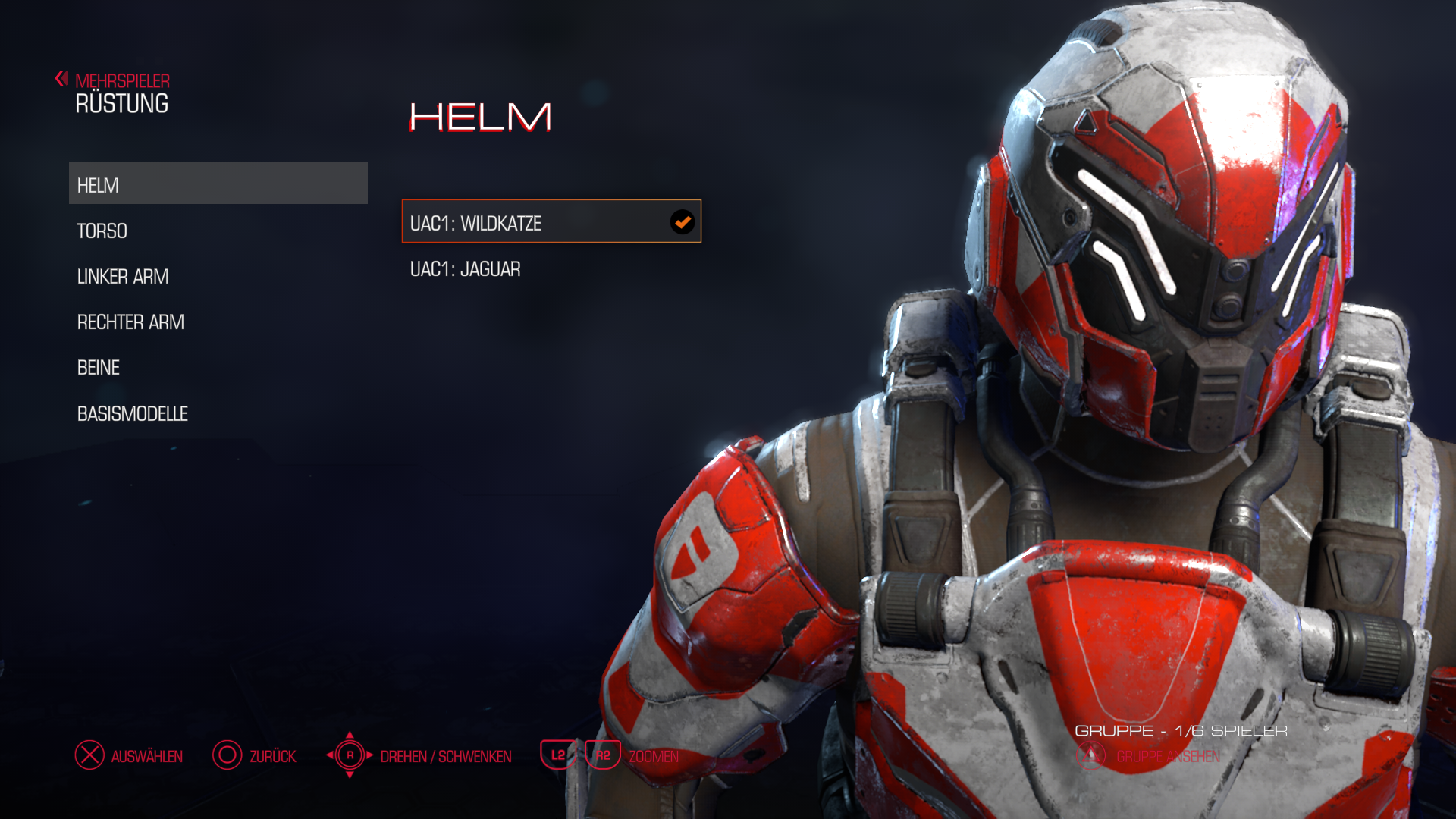Screen dimensions: 1456x819
Task: Show the BASISMODELLE options
Action: (133, 414)
